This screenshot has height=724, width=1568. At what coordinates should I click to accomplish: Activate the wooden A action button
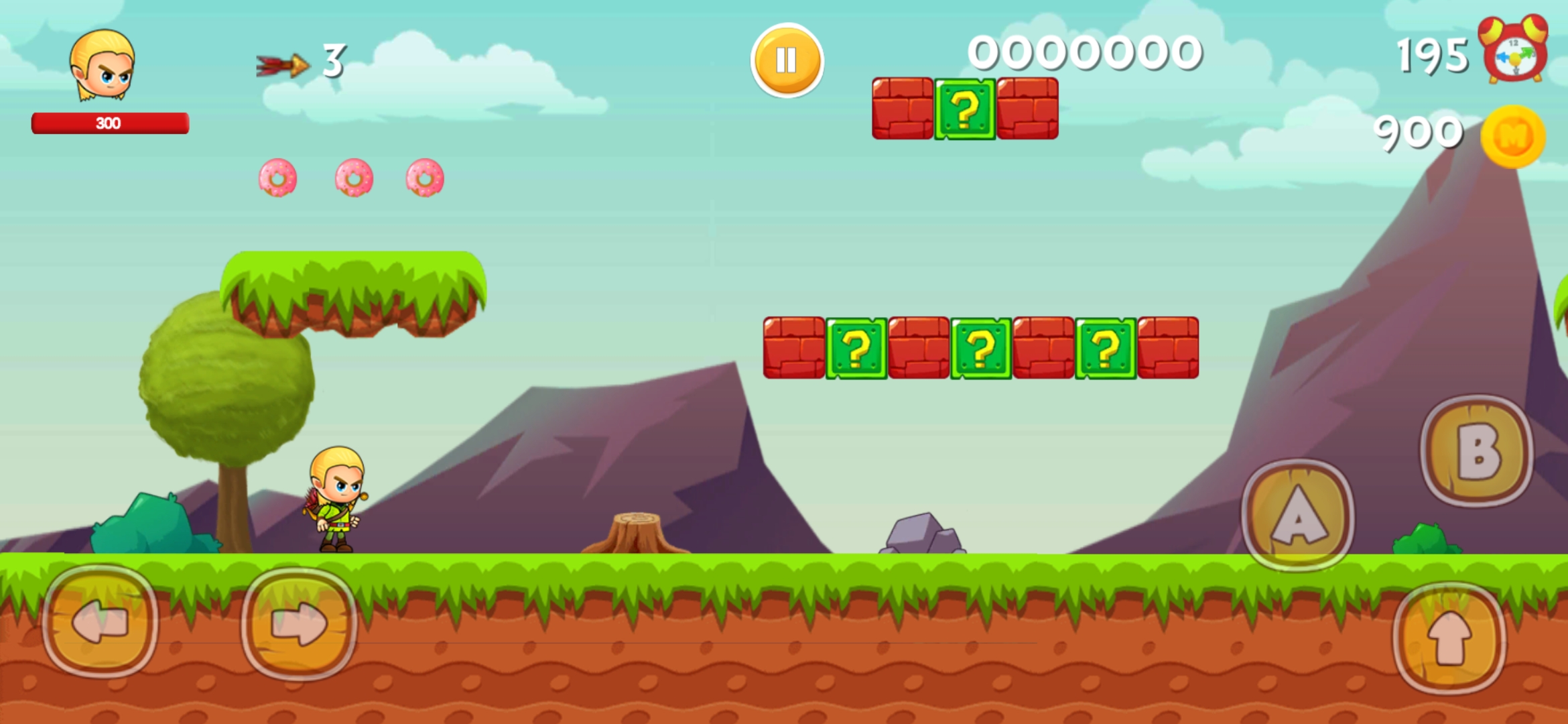tap(1298, 516)
